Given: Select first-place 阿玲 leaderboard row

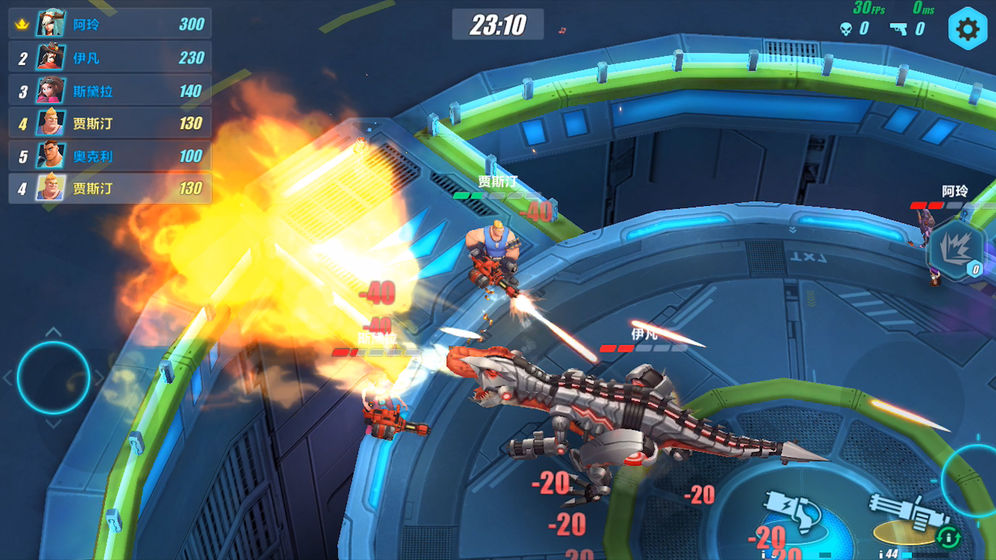Looking at the screenshot, I should click(110, 24).
